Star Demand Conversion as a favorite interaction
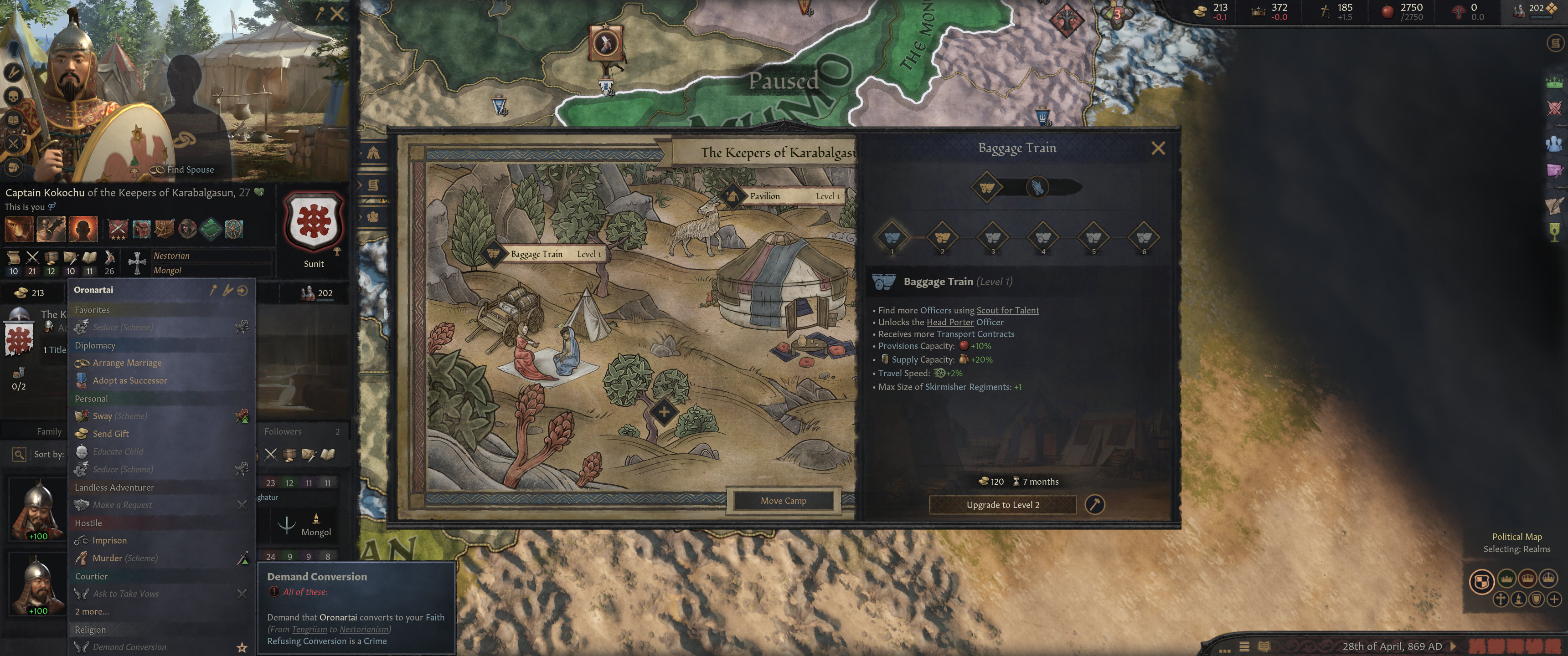 click(243, 647)
